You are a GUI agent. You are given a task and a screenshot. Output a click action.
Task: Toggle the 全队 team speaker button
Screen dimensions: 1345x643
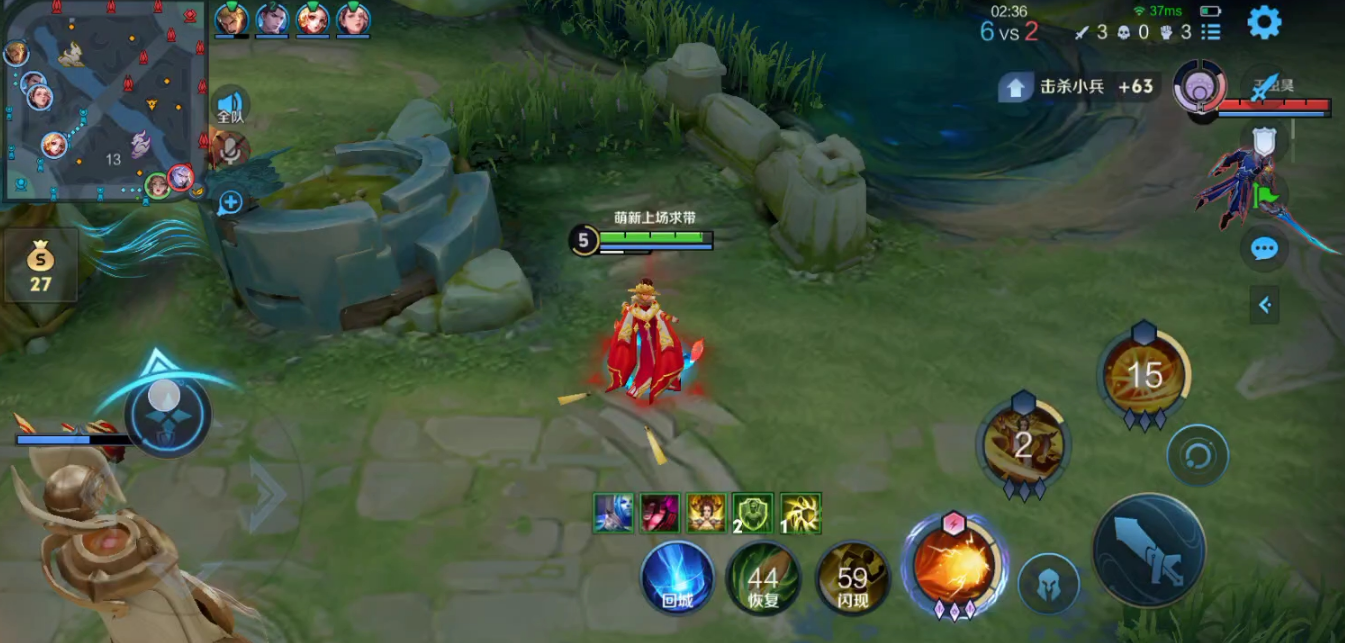pos(230,106)
